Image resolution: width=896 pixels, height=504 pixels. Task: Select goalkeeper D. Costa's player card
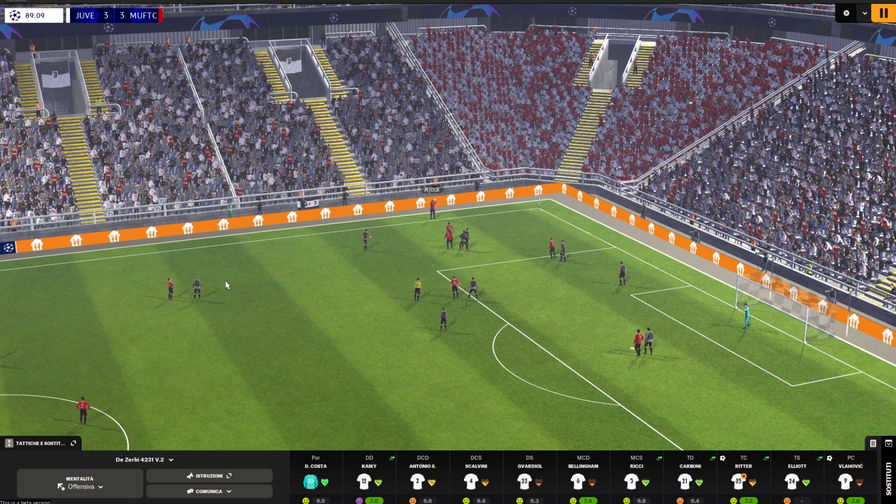(x=316, y=477)
